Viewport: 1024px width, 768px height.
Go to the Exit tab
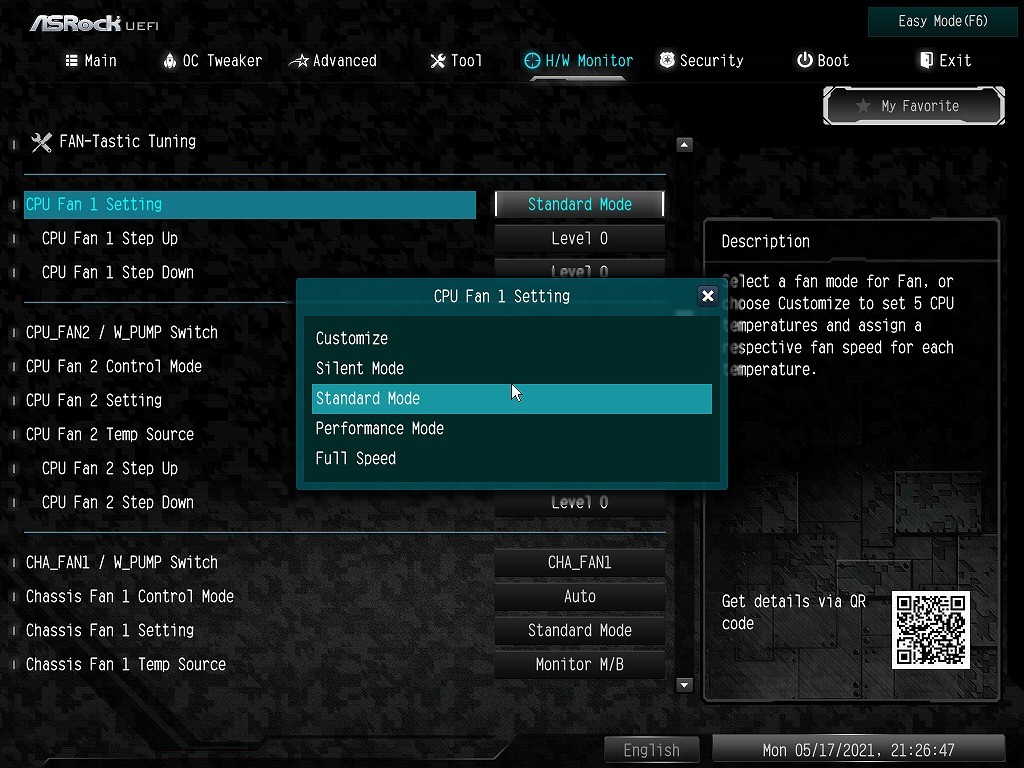[945, 61]
